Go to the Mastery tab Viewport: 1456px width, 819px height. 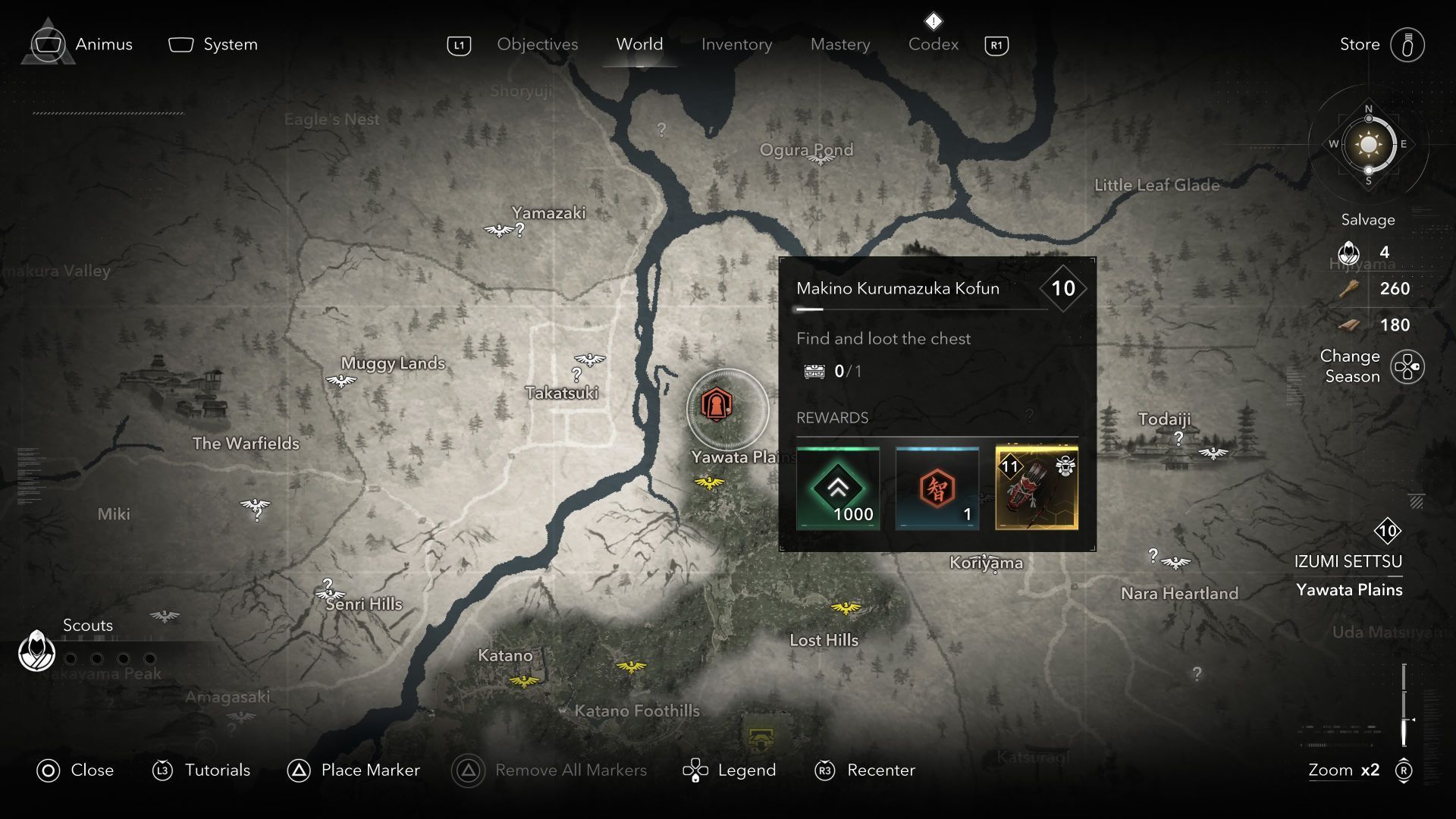pos(840,45)
